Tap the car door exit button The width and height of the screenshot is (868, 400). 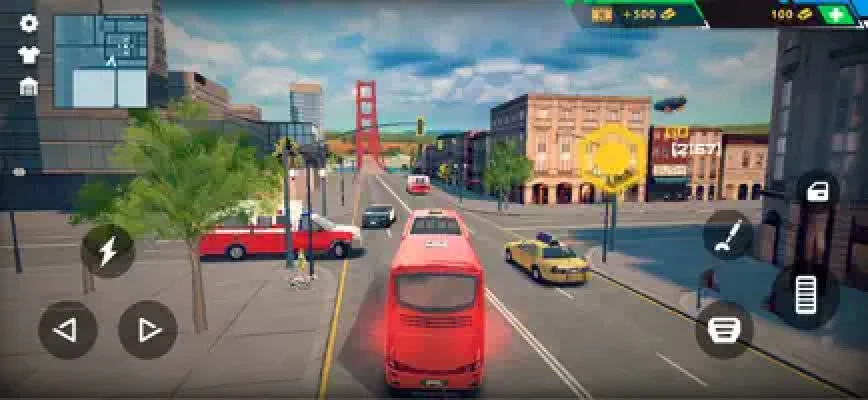point(817,192)
